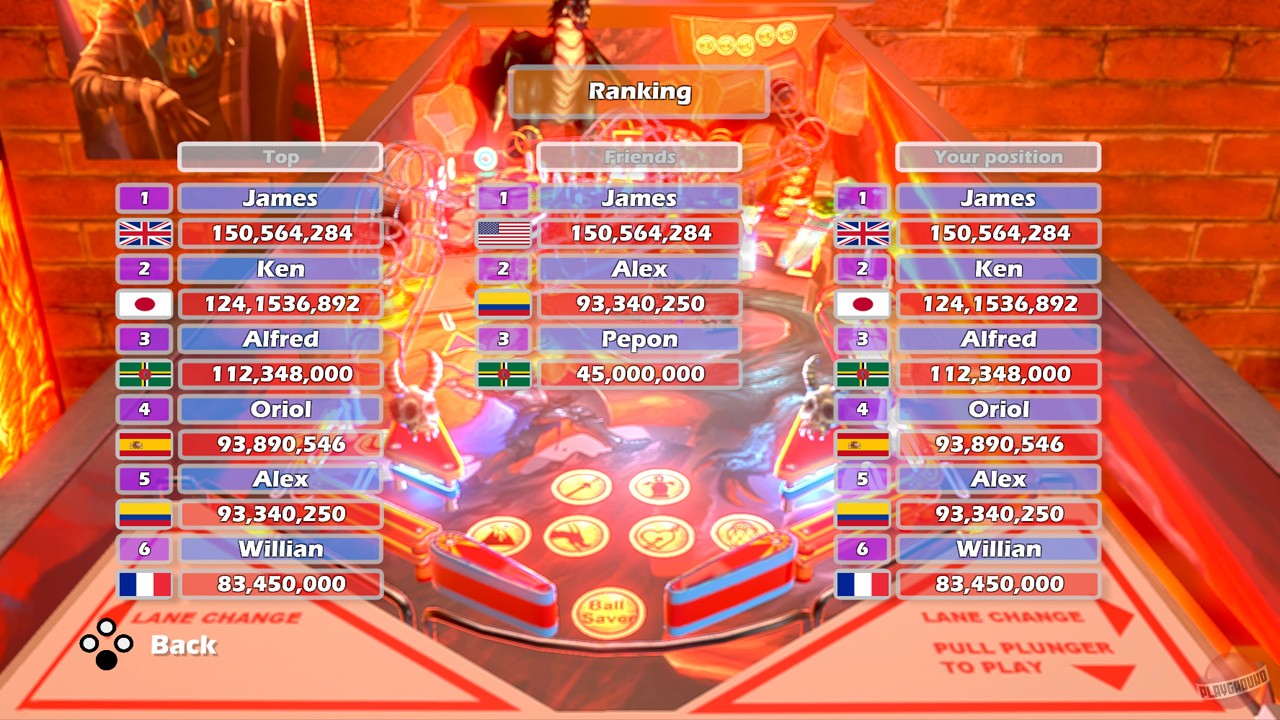Screen dimensions: 1280x720
Task: Click the rank 1 badge next to James
Action: pyautogui.click(x=143, y=197)
